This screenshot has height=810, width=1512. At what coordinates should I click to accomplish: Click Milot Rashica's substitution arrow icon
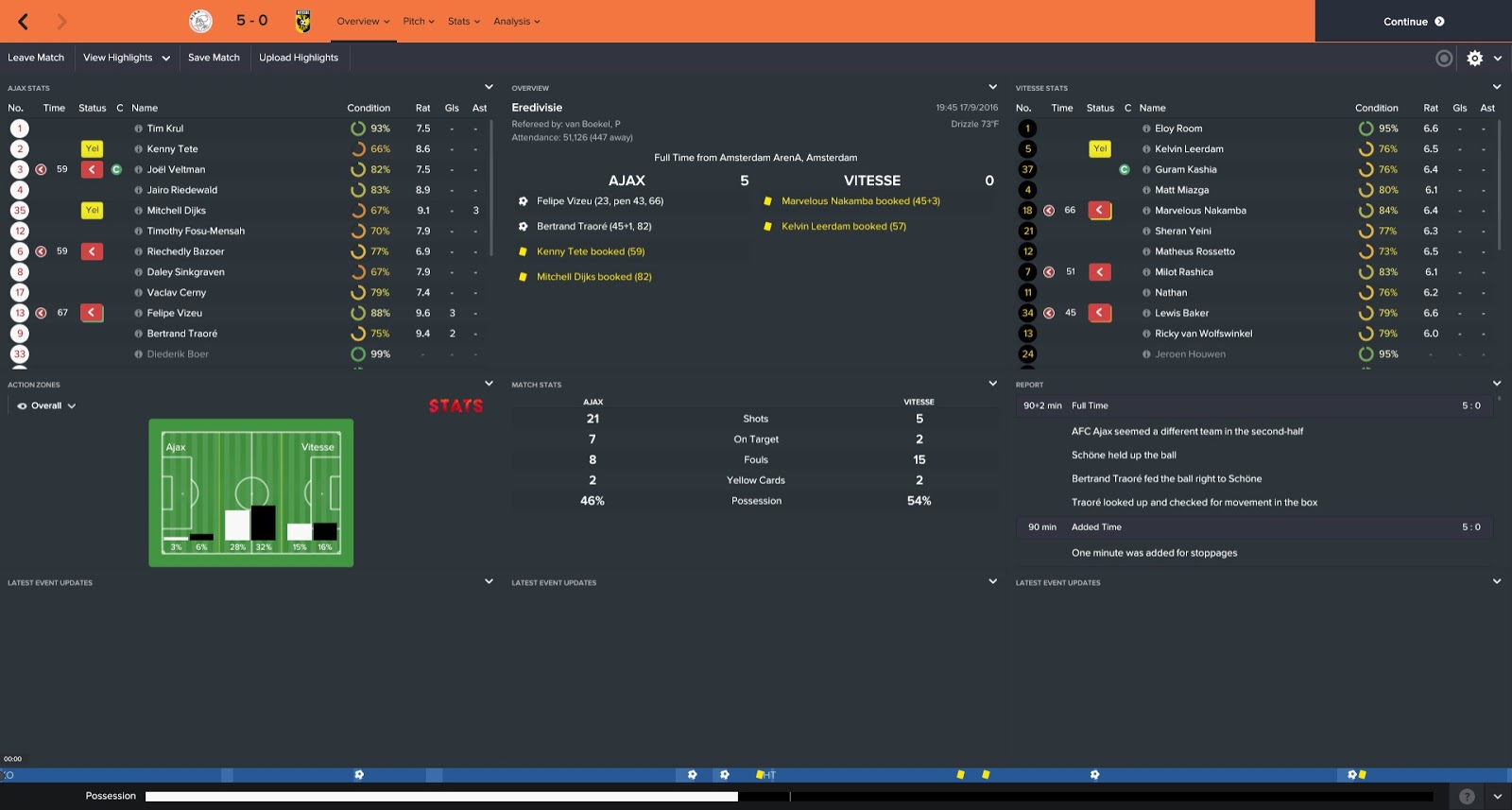1099,271
